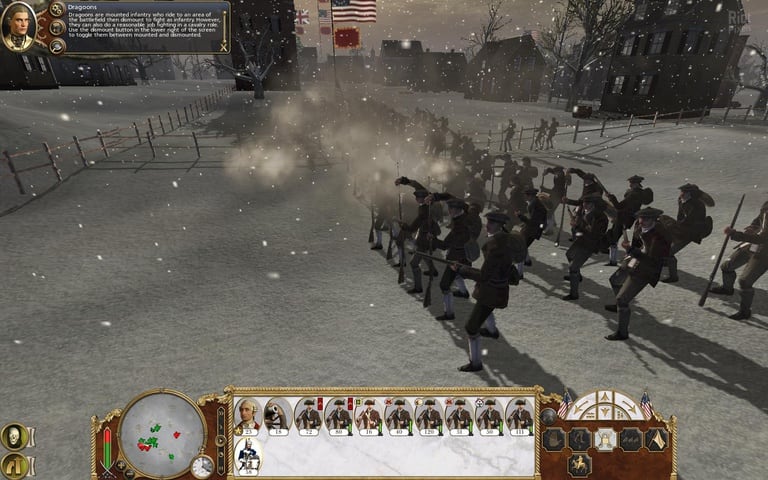Click the tent-shaped formation button
Viewport: 768px width, 480px height.
(x=656, y=439)
